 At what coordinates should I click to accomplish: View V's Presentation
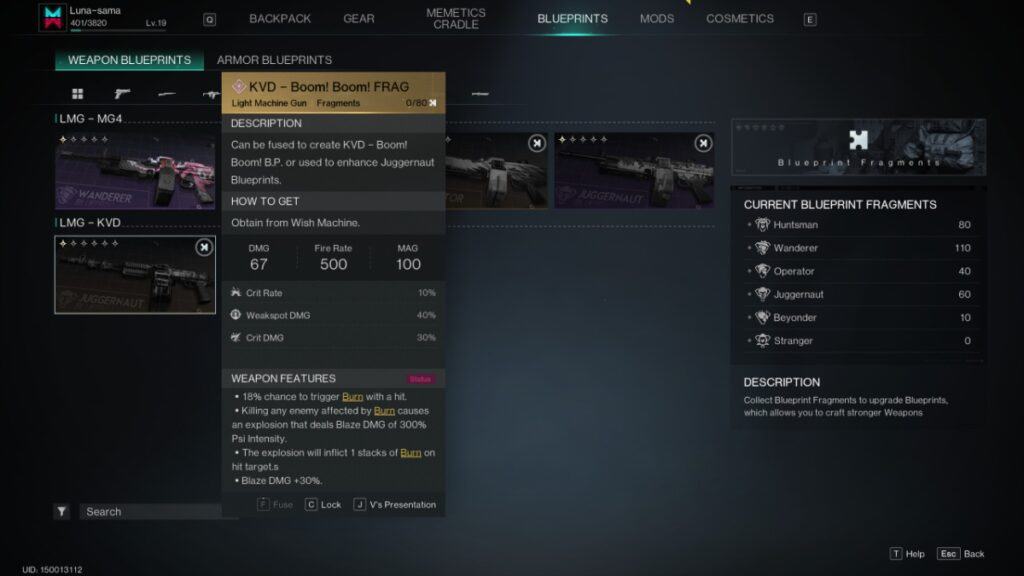(395, 505)
